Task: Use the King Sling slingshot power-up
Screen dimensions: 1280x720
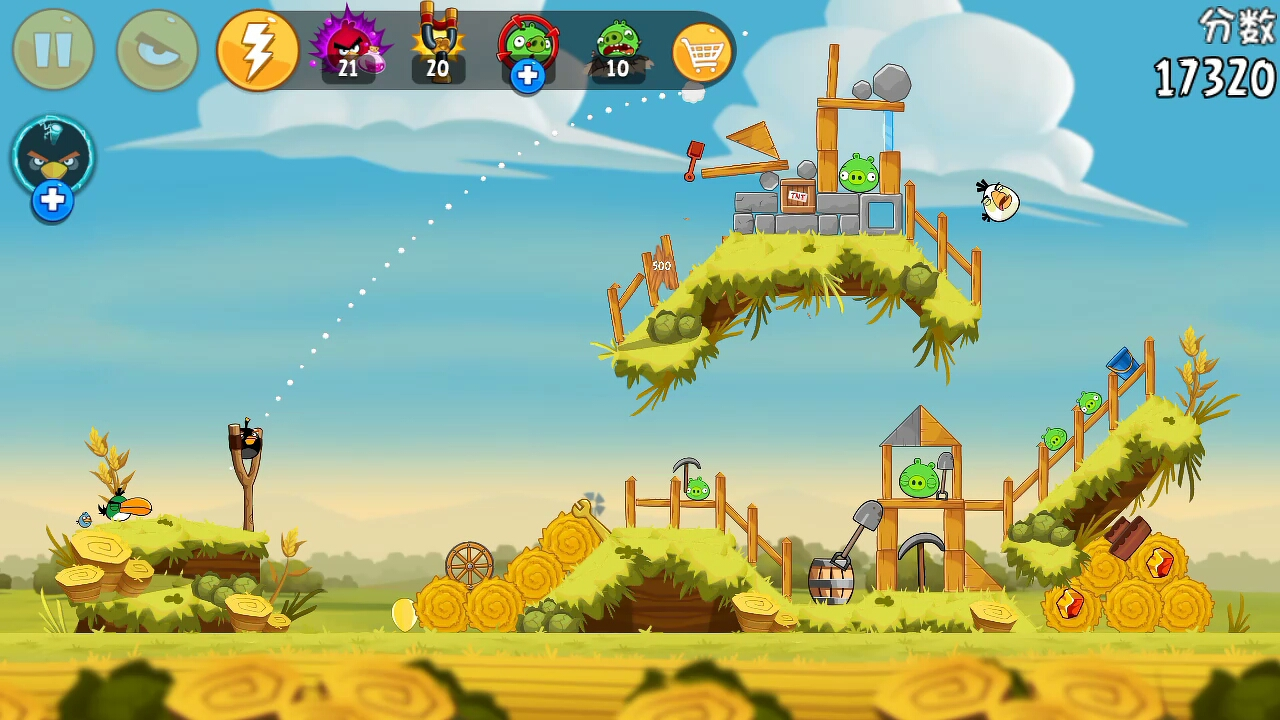Action: point(437,45)
